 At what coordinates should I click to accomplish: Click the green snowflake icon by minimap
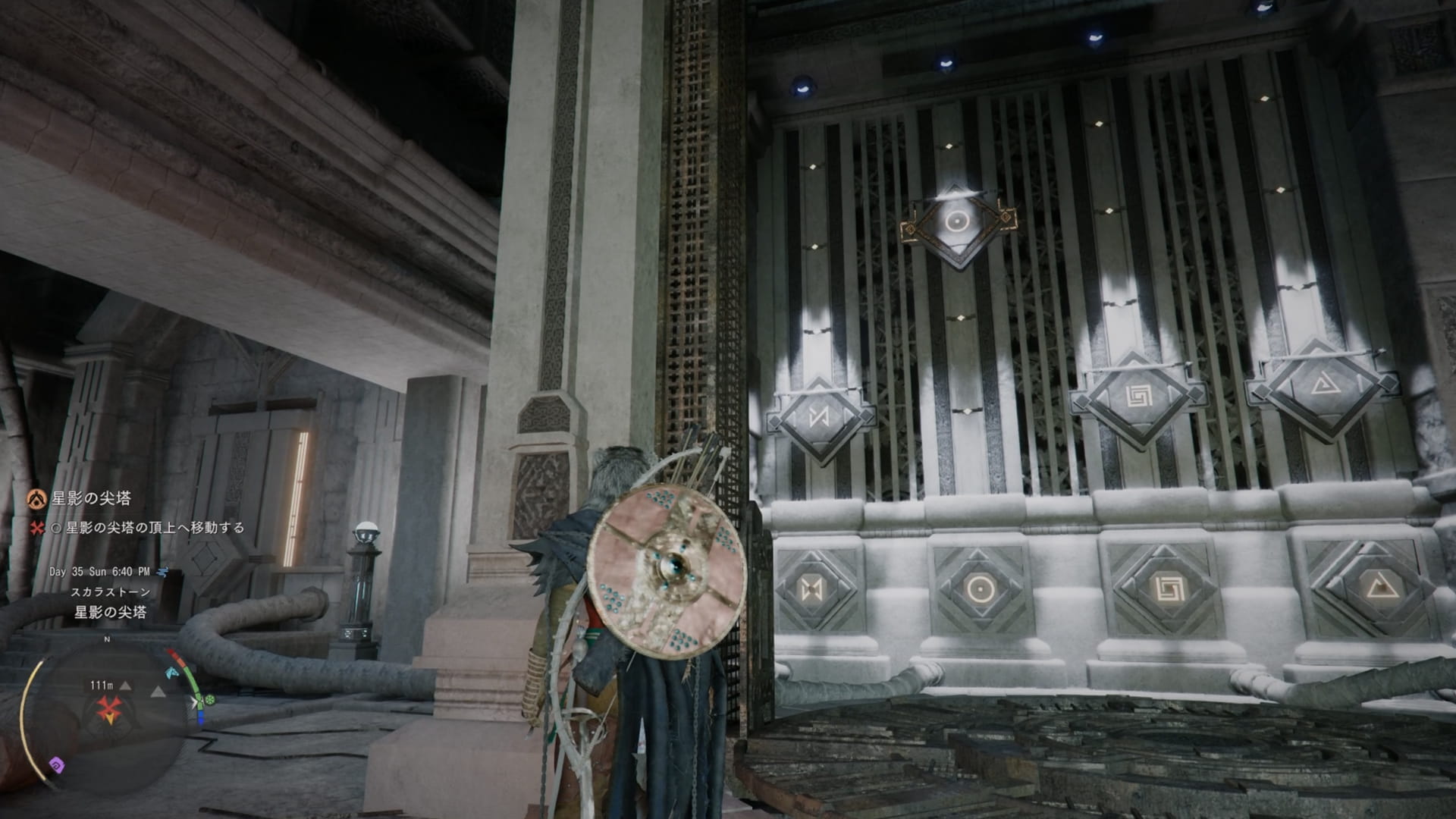pyautogui.click(x=210, y=700)
